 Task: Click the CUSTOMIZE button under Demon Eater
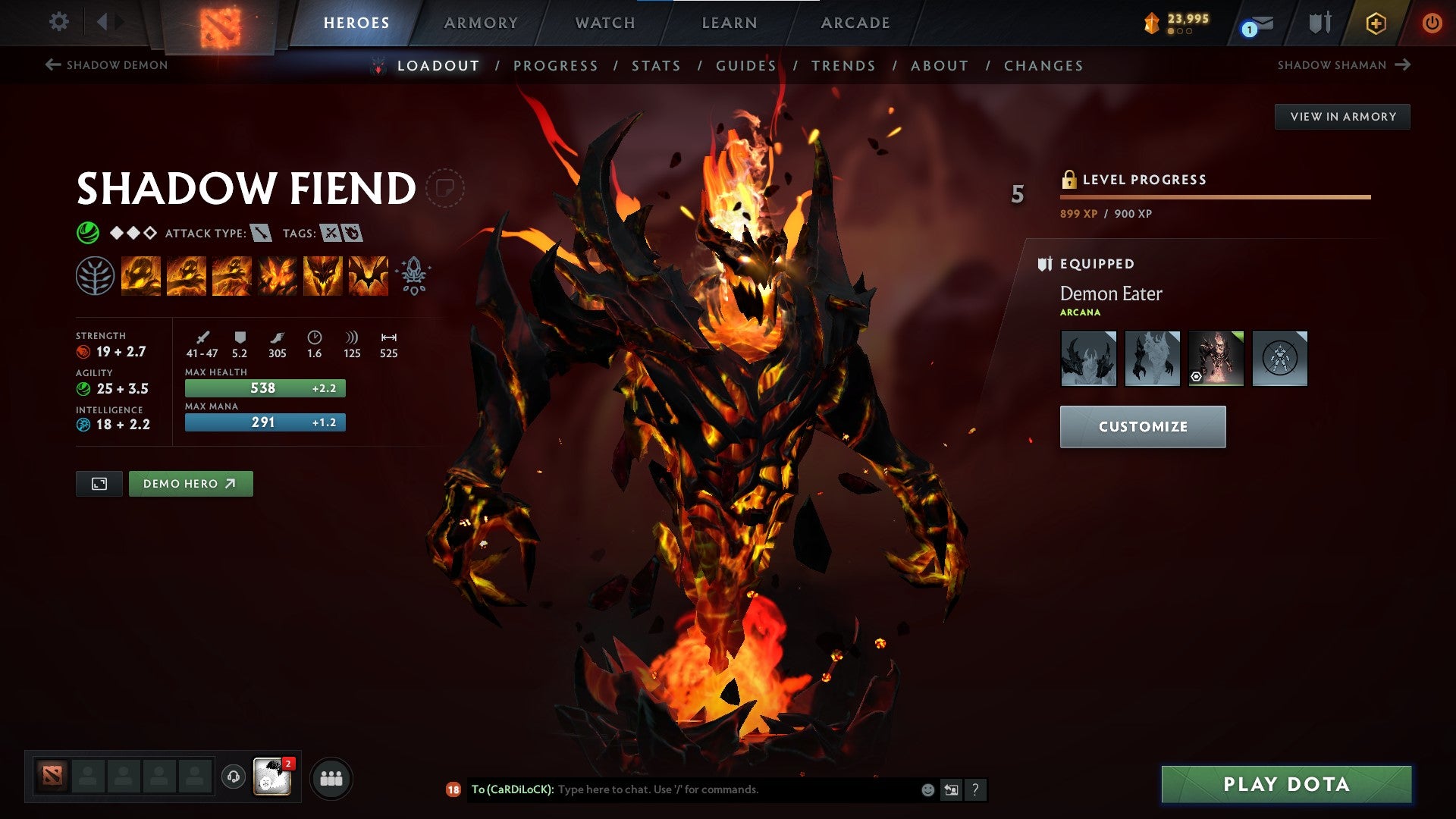tap(1143, 426)
